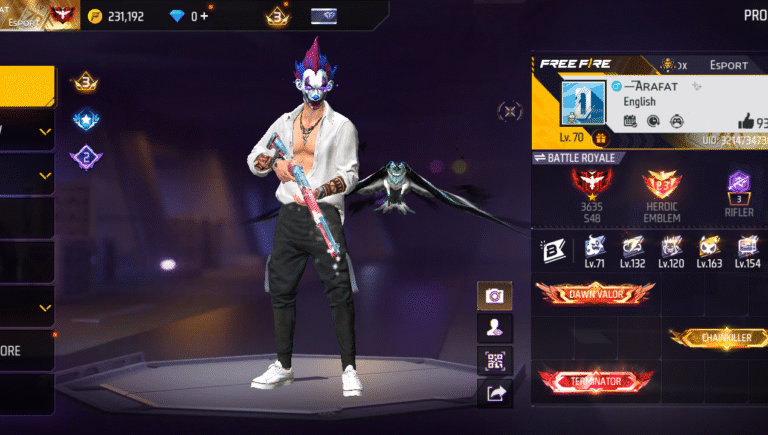Choose the Terminator title badge
Image resolution: width=768 pixels, height=435 pixels.
(x=595, y=381)
